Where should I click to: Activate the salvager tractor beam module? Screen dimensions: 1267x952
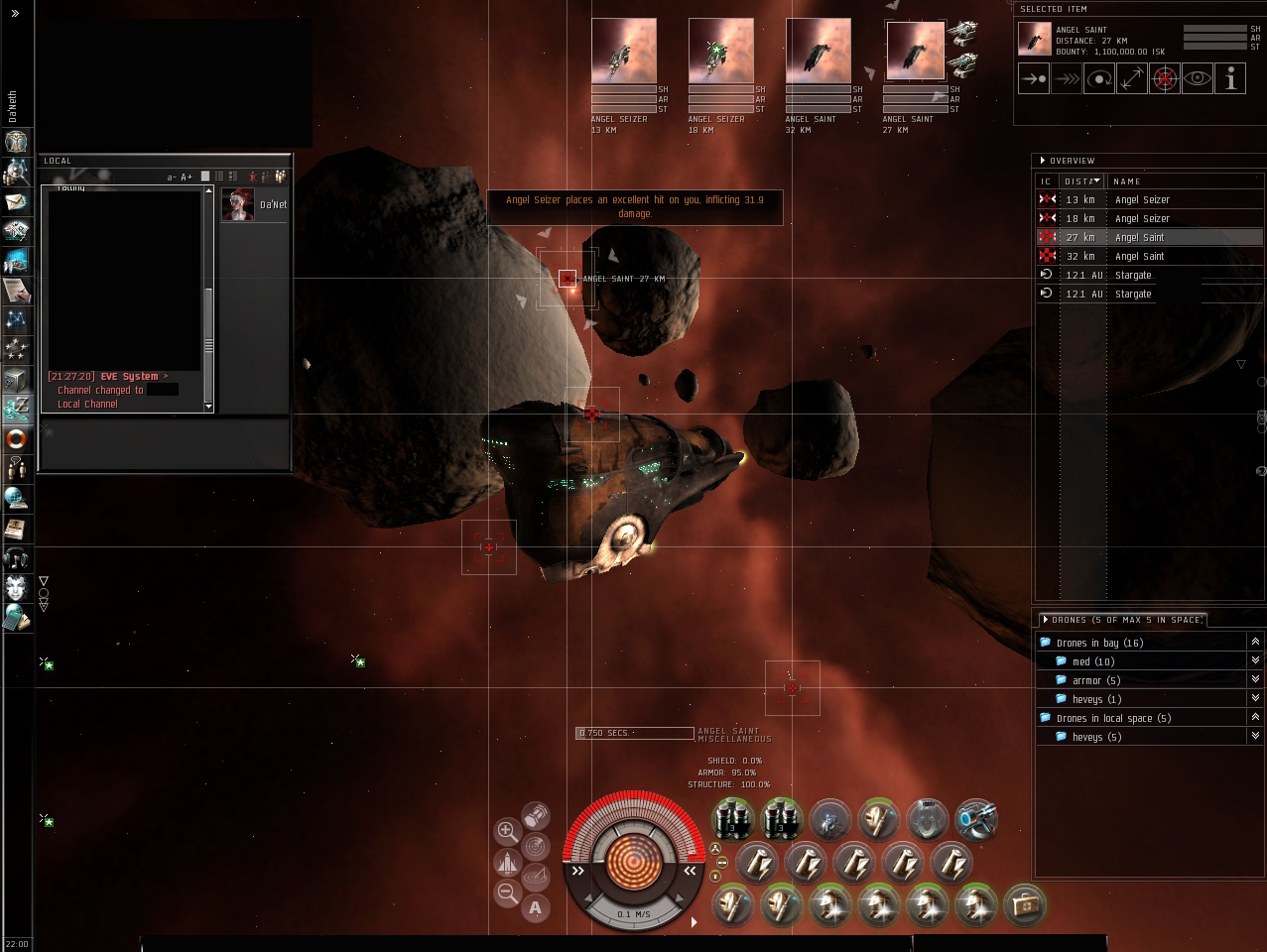pyautogui.click(x=976, y=820)
